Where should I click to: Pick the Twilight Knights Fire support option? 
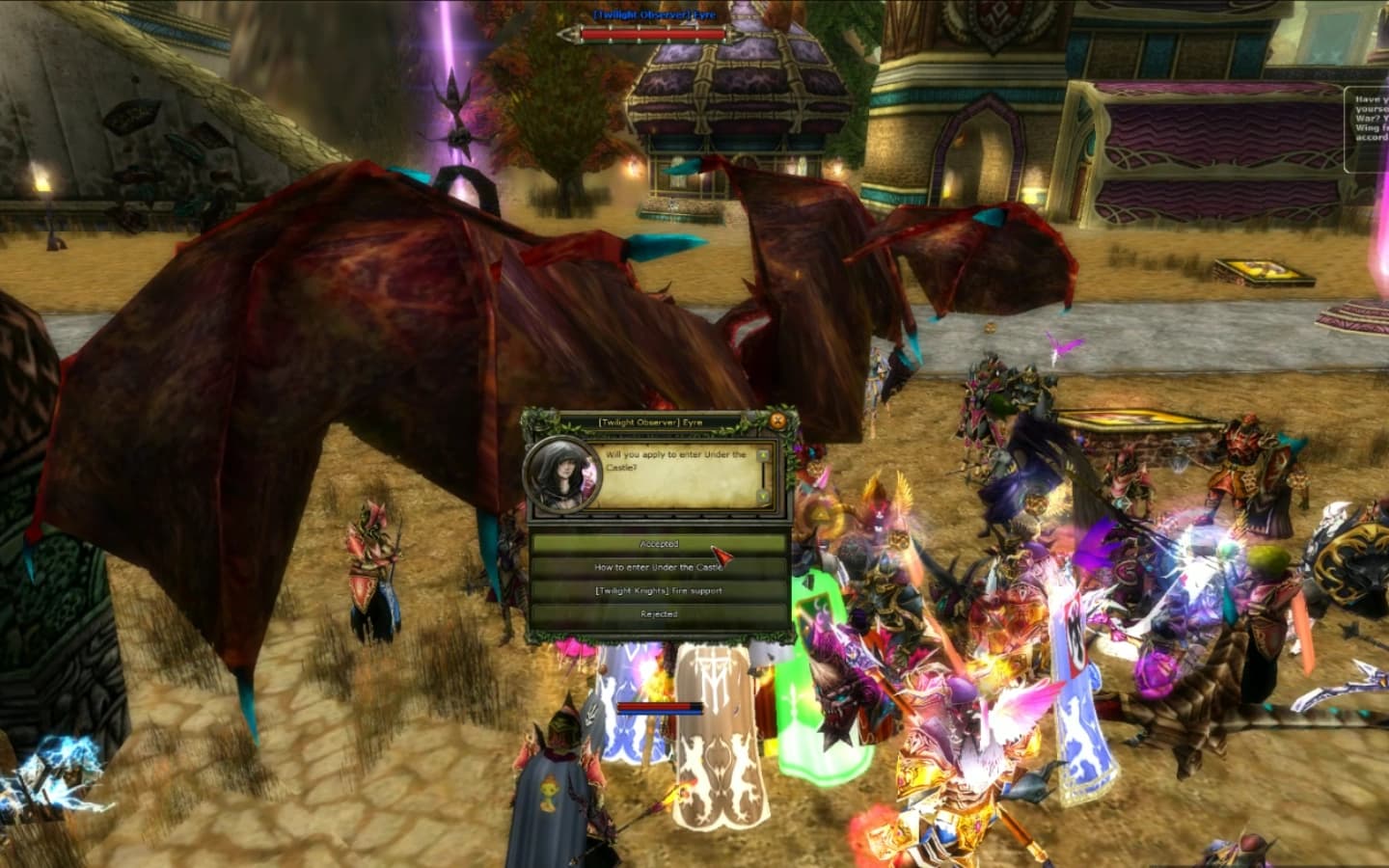tap(659, 590)
